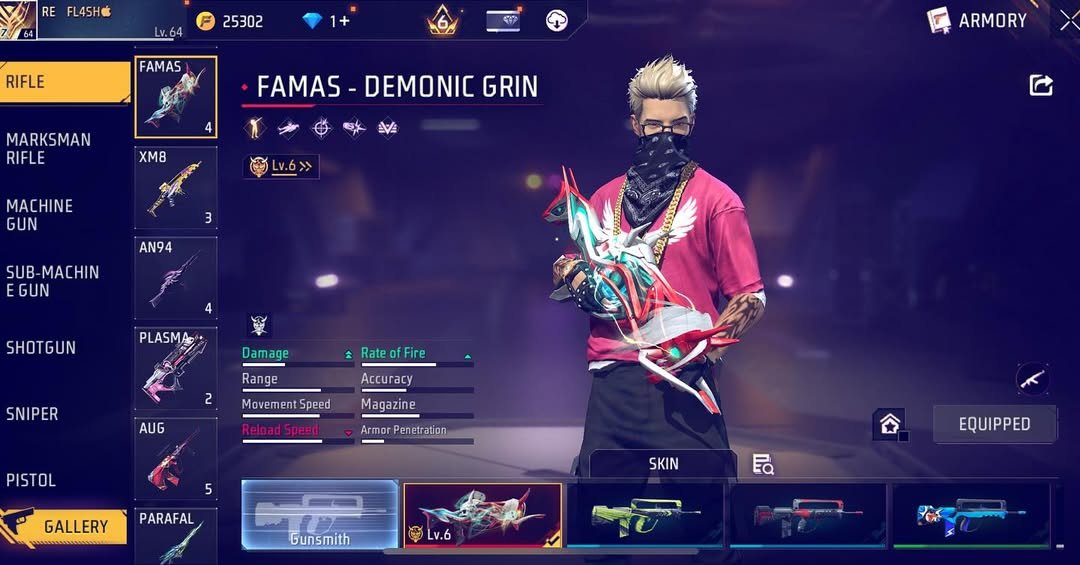Select the Marksman Rifle category
Viewport: 1080px width, 565px height.
pyautogui.click(x=48, y=148)
